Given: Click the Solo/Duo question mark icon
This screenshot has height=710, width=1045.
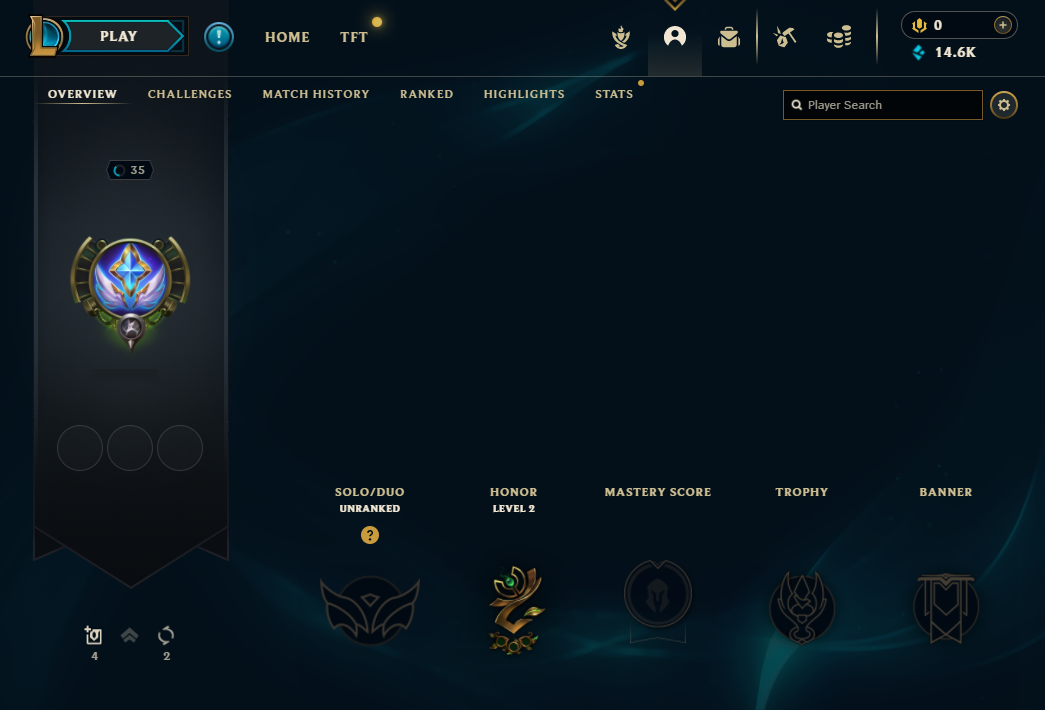Looking at the screenshot, I should point(370,535).
